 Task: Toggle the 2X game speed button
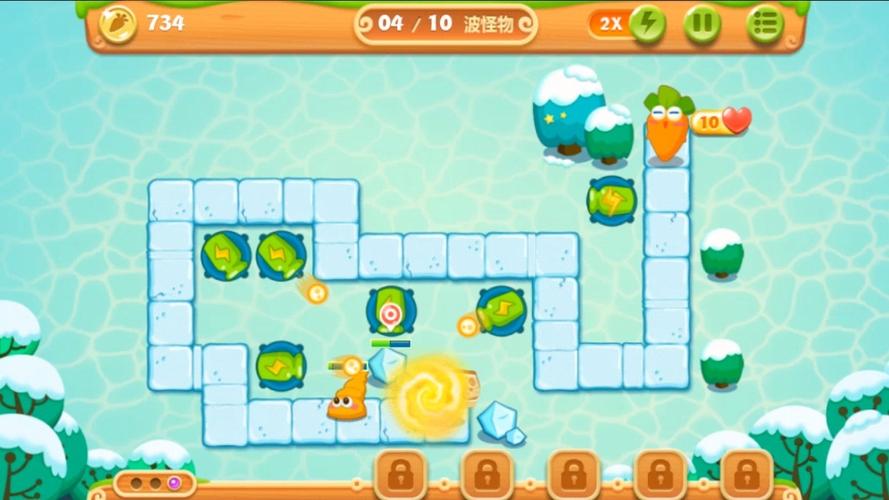(628, 24)
